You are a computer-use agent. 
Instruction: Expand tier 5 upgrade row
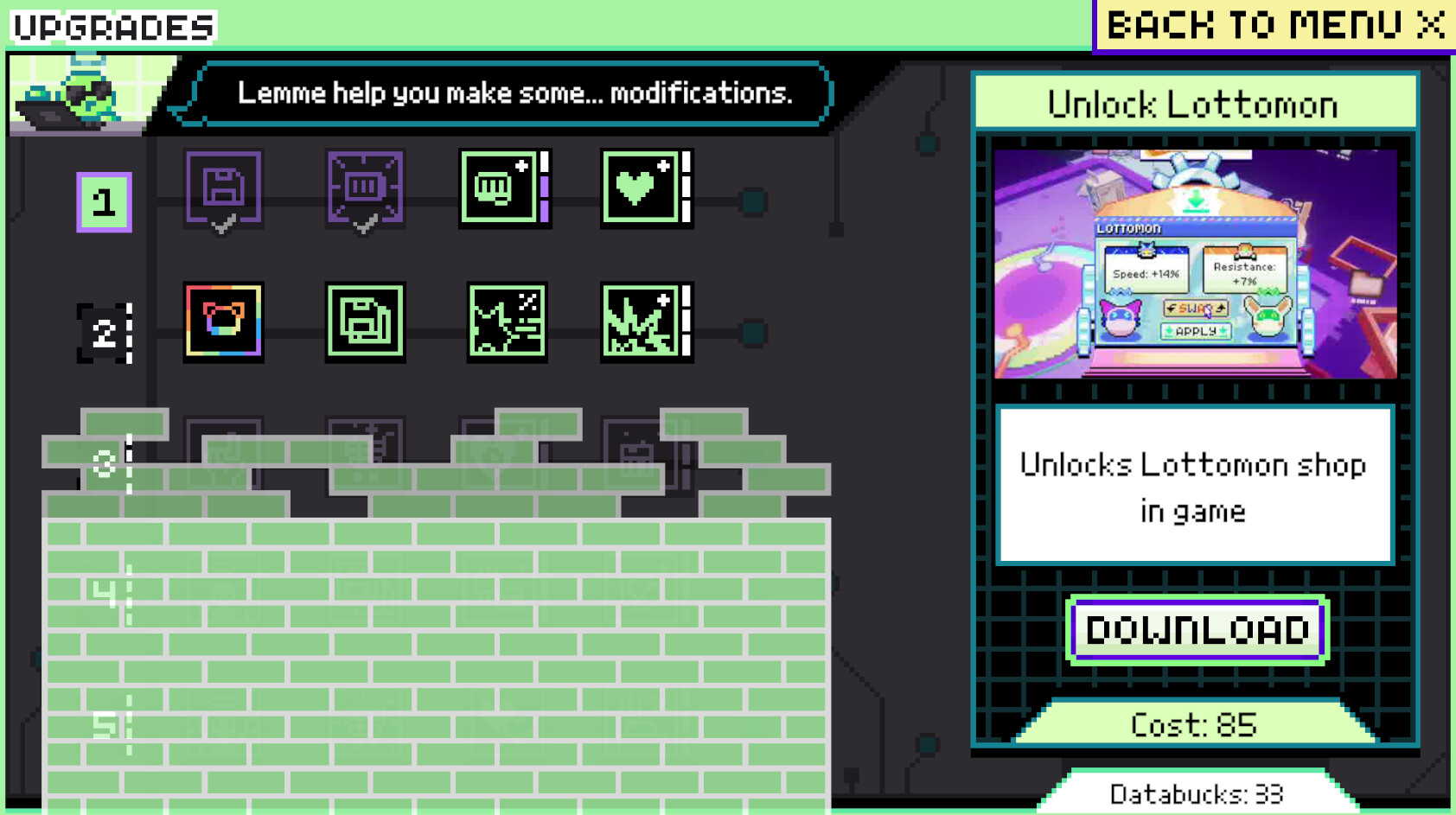pos(105,726)
